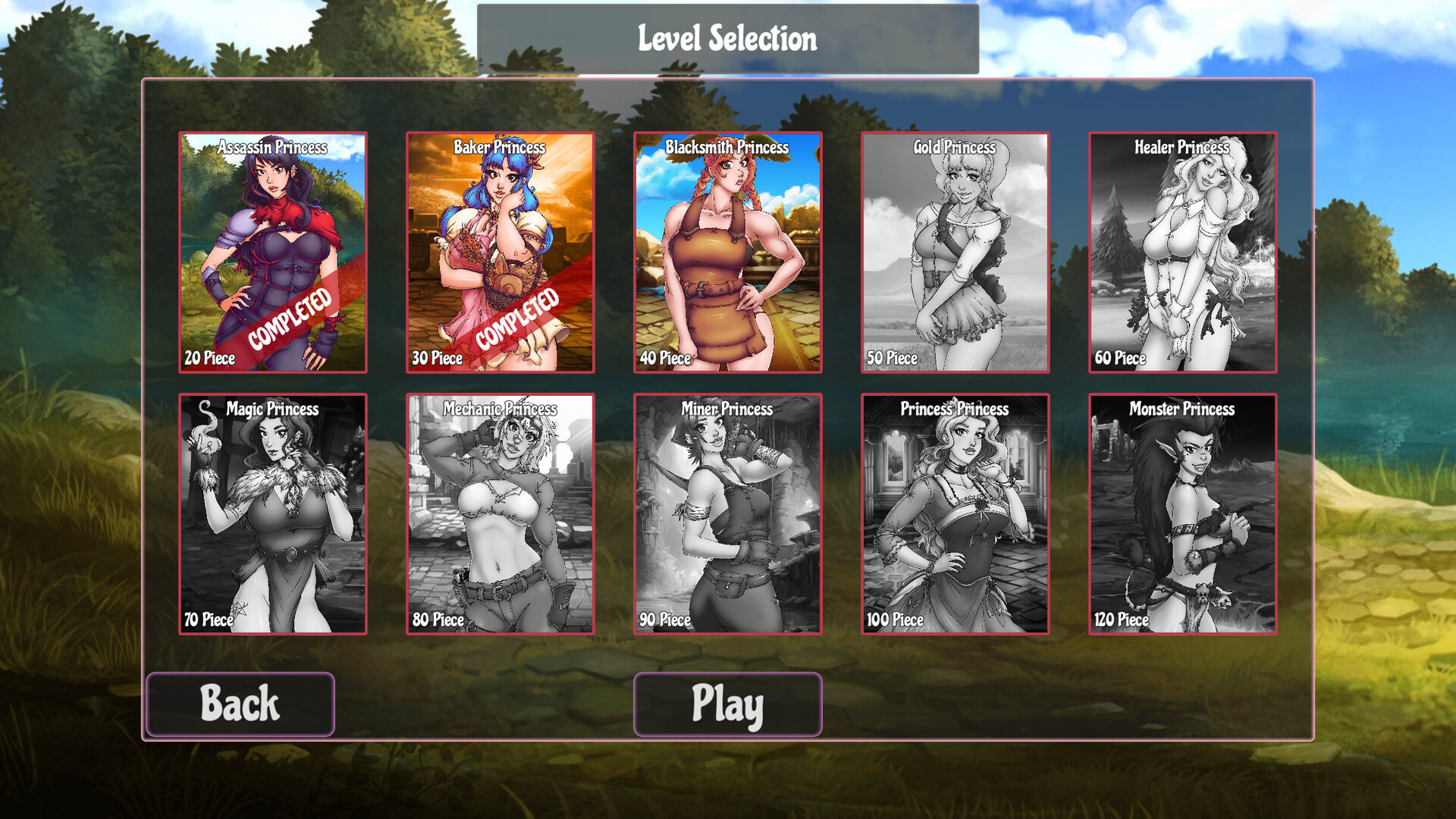Viewport: 1456px width, 819px height.
Task: Select the Assassin Princess 20 piece puzzle
Action: (x=273, y=253)
